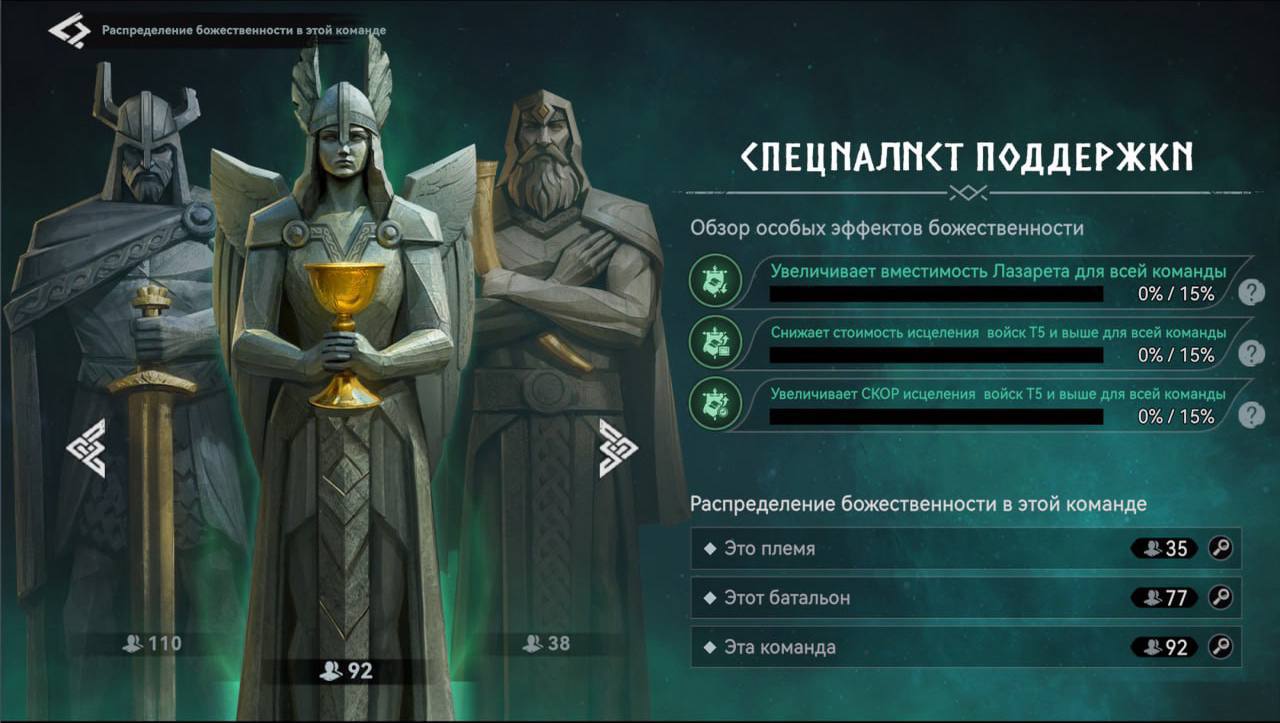The width and height of the screenshot is (1280, 723).
Task: Click the magnifier beside Этот батальон
Action: click(x=1218, y=598)
